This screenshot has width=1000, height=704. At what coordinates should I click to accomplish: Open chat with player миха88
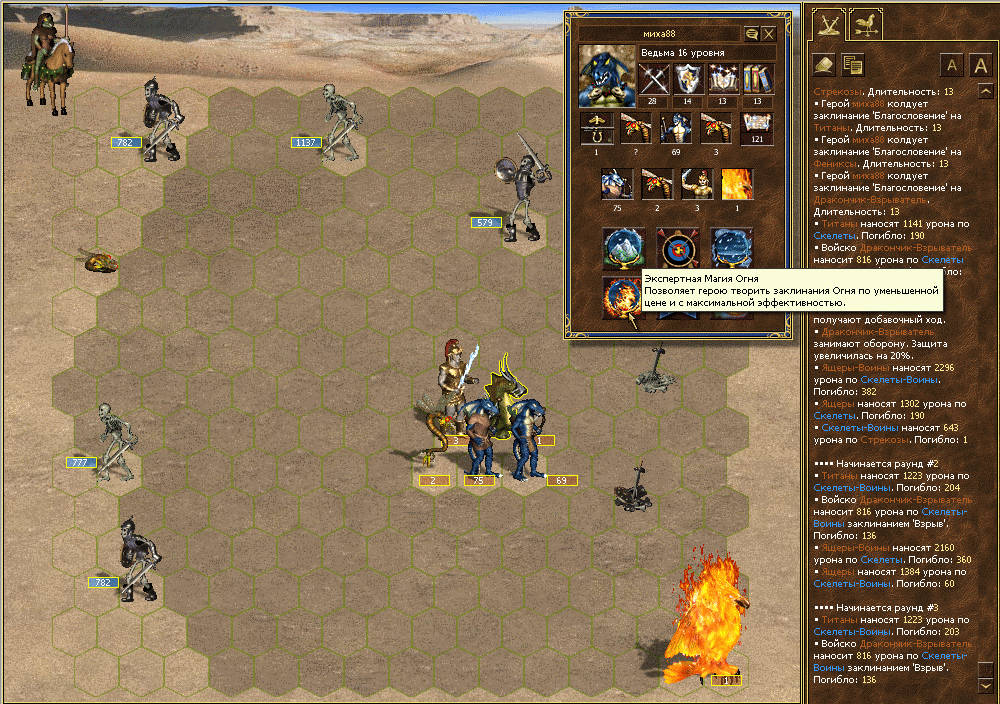751,34
